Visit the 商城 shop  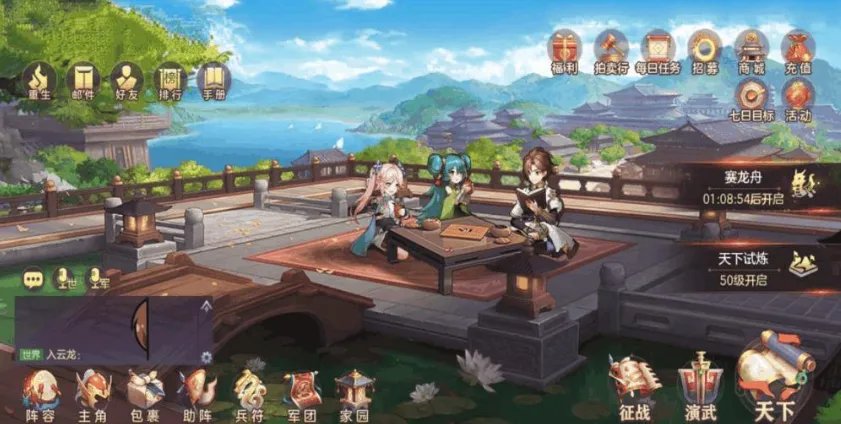point(751,50)
